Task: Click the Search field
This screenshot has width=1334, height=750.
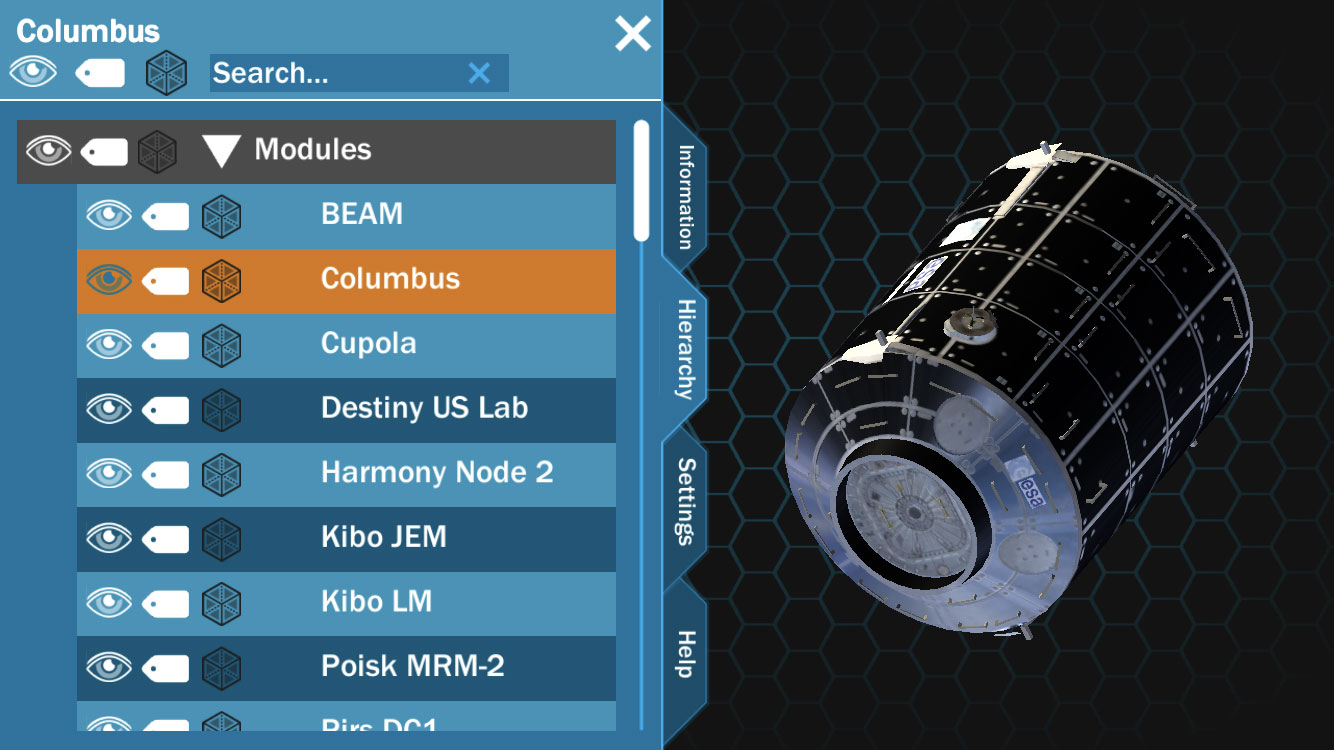Action: click(x=335, y=73)
